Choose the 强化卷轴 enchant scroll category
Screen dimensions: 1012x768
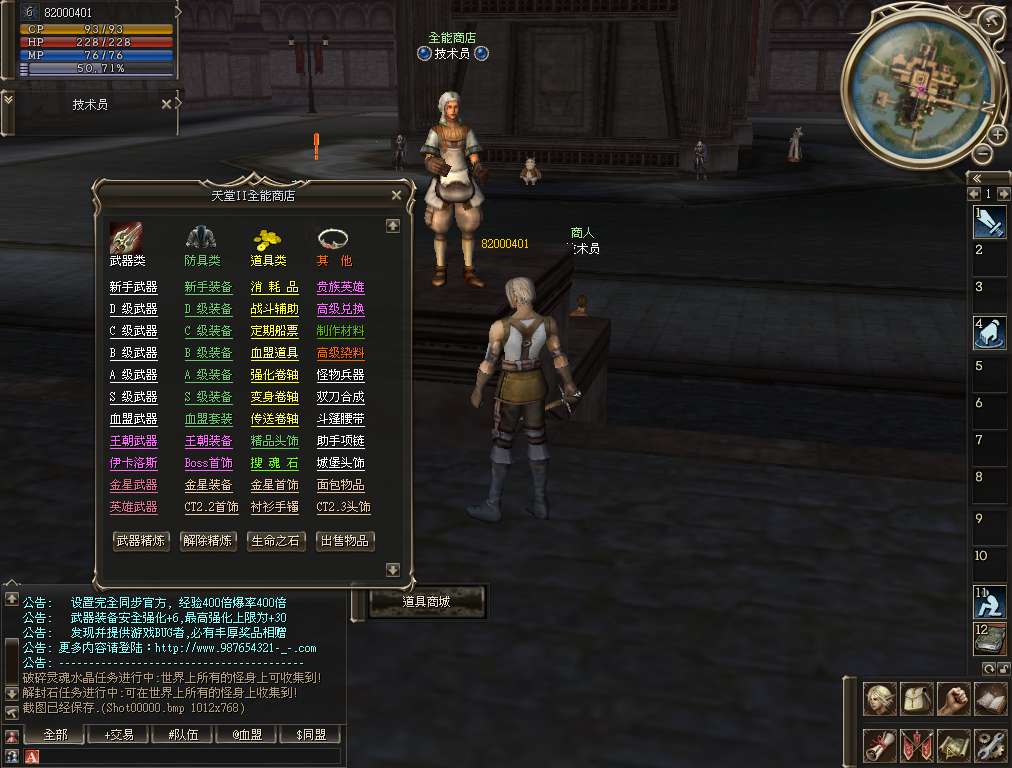[274, 375]
